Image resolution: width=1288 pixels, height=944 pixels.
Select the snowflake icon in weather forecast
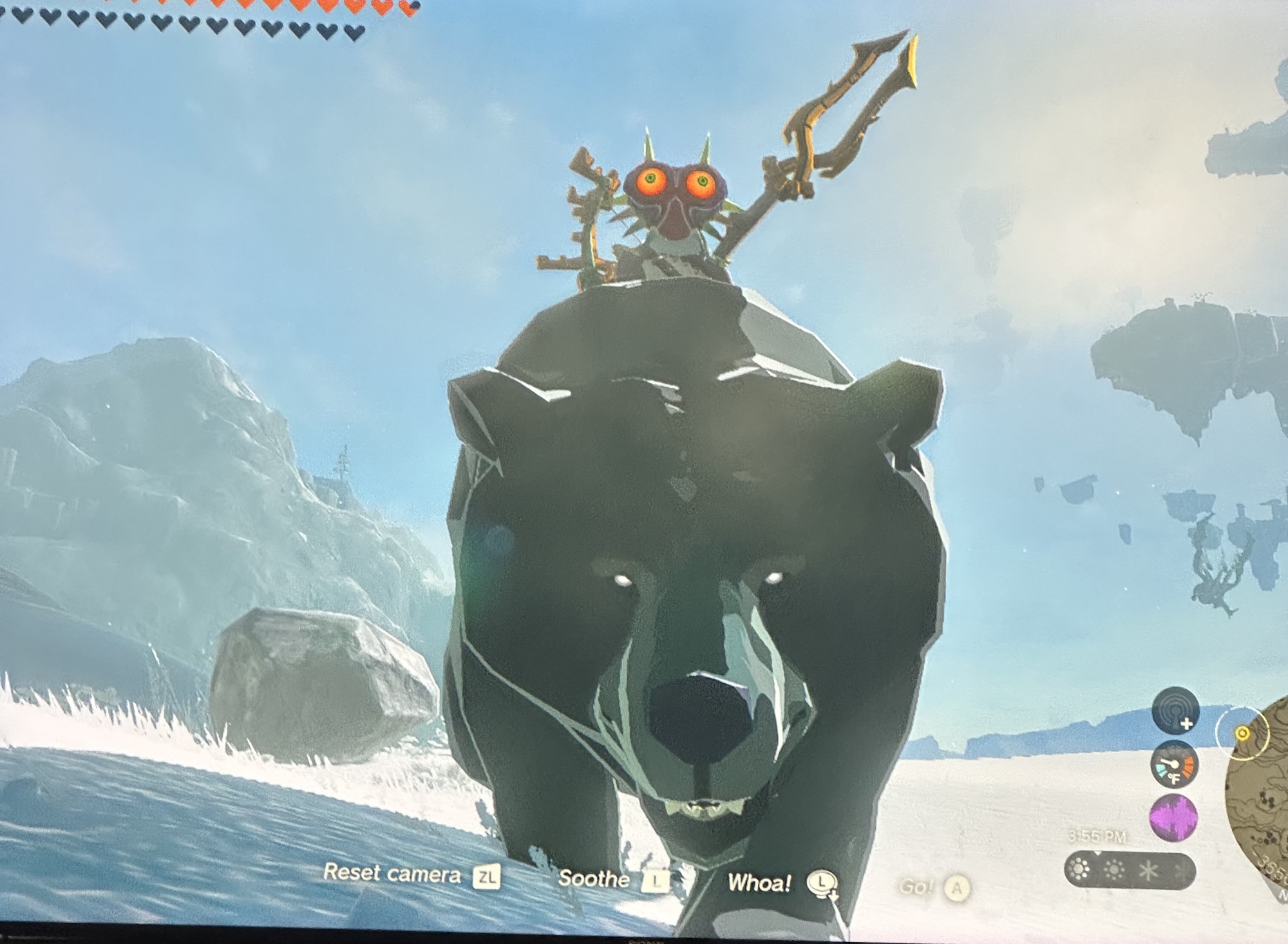point(1148,871)
